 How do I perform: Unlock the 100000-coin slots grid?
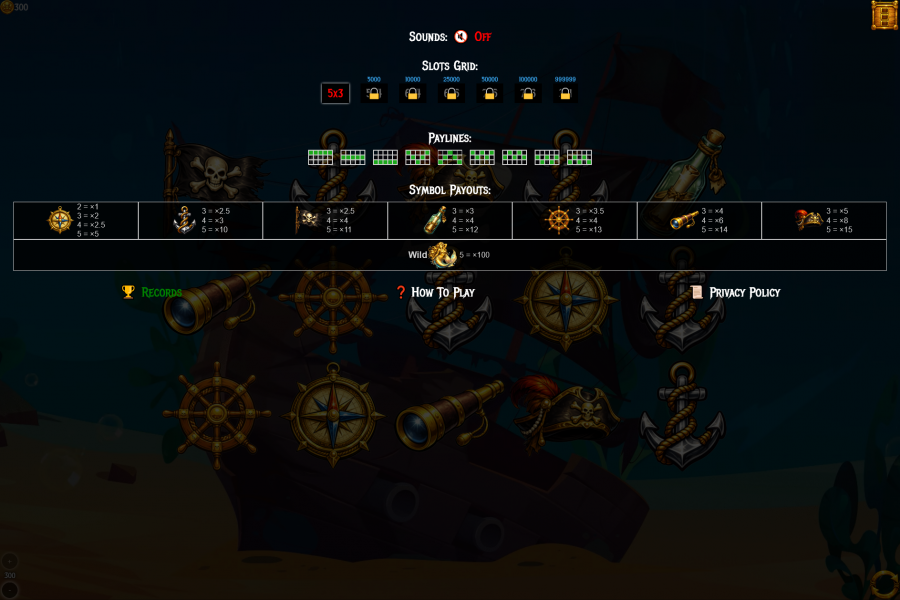tap(527, 94)
